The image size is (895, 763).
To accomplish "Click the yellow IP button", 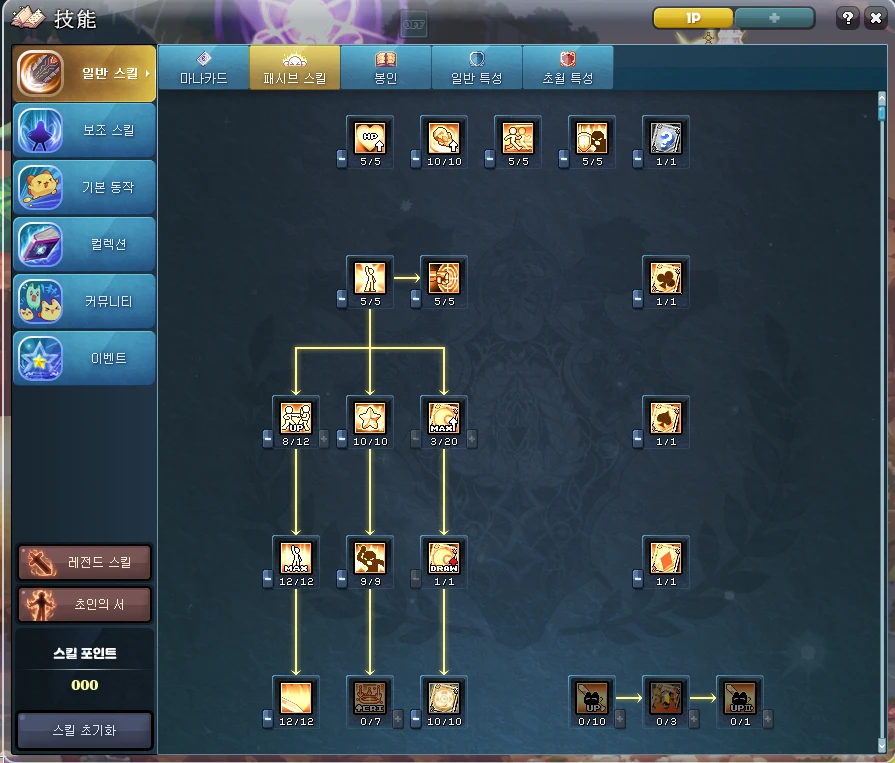I will (x=693, y=19).
